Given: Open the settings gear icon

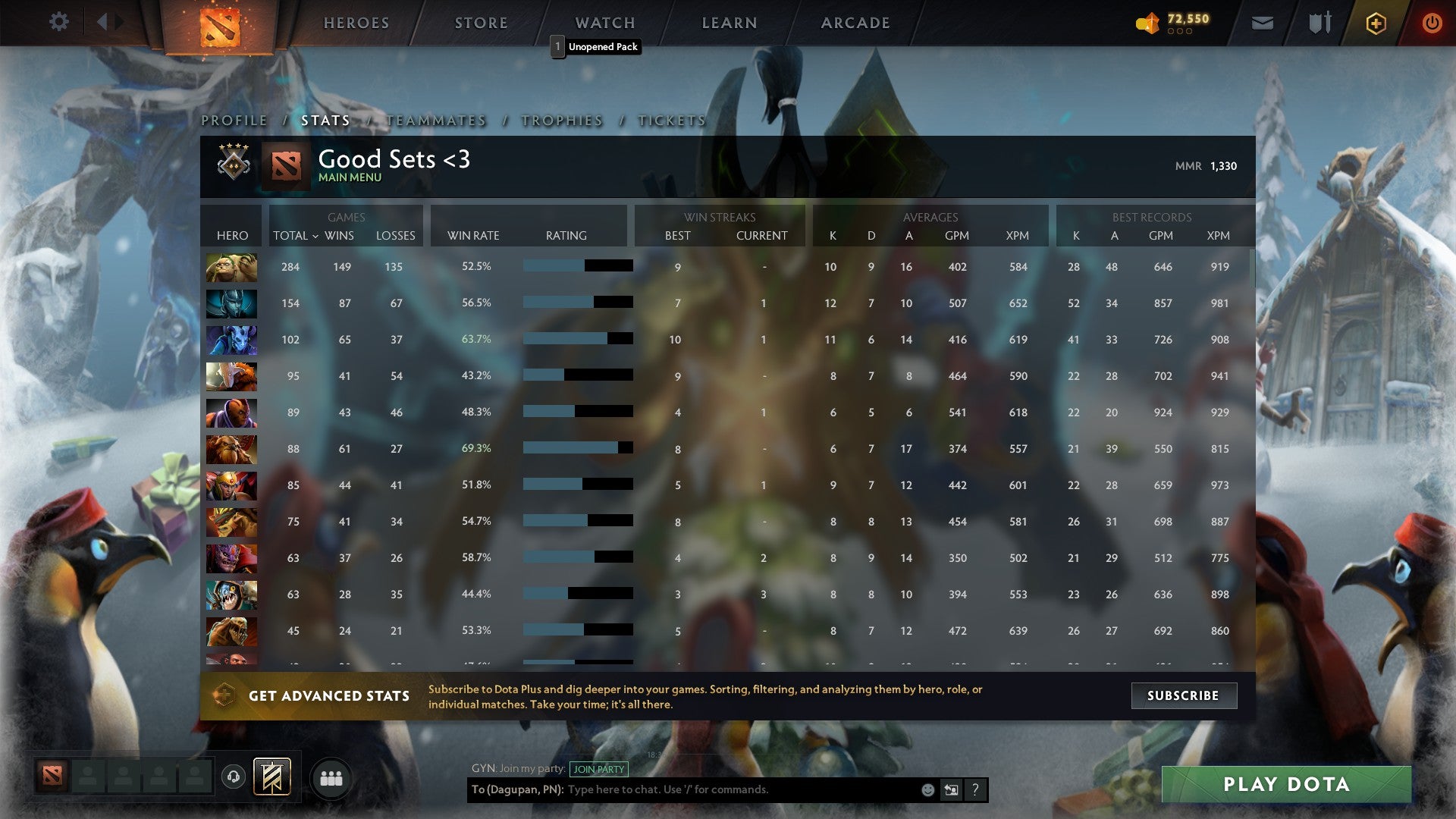Looking at the screenshot, I should pos(59,22).
